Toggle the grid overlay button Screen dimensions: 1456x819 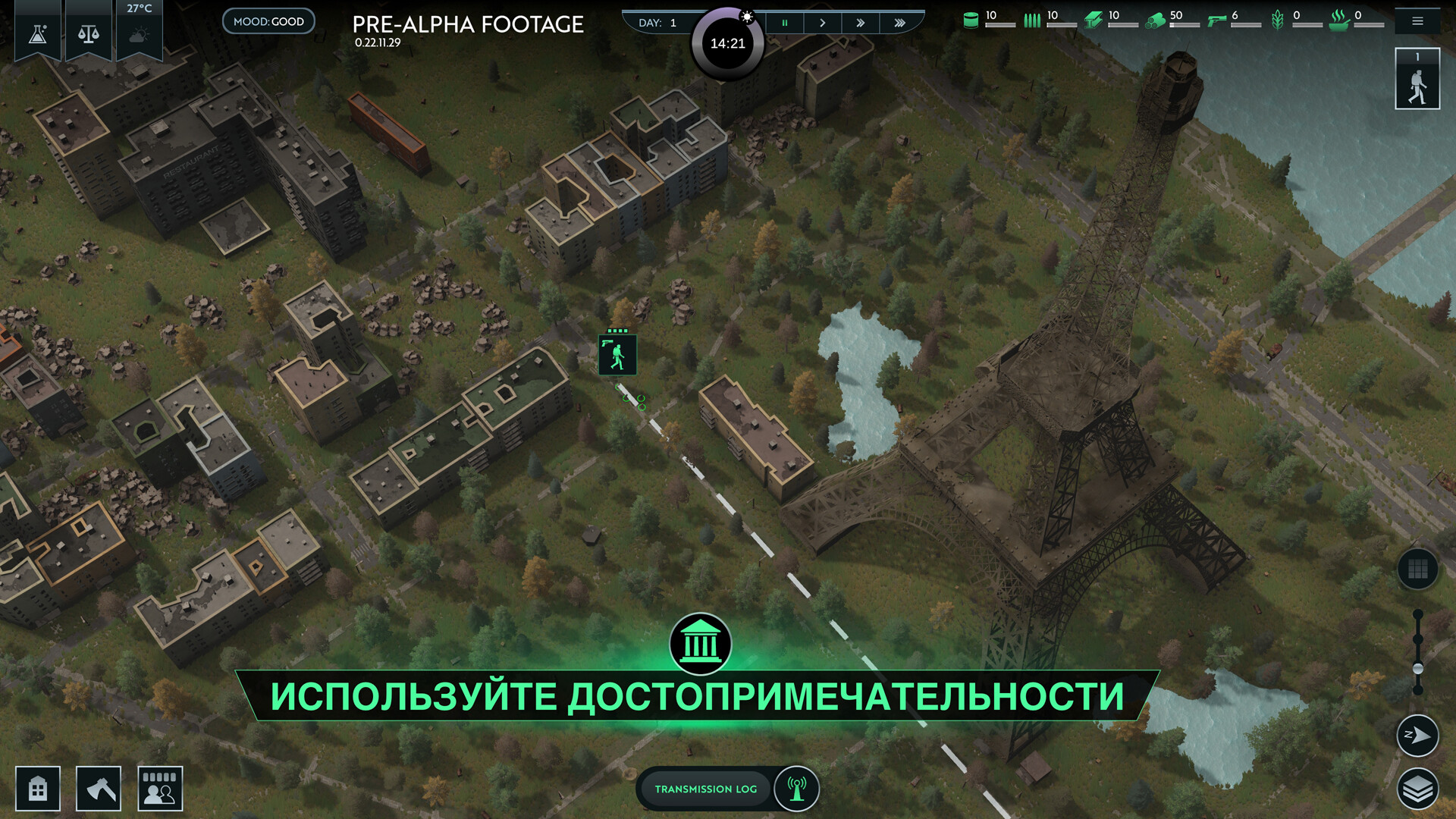click(1417, 569)
